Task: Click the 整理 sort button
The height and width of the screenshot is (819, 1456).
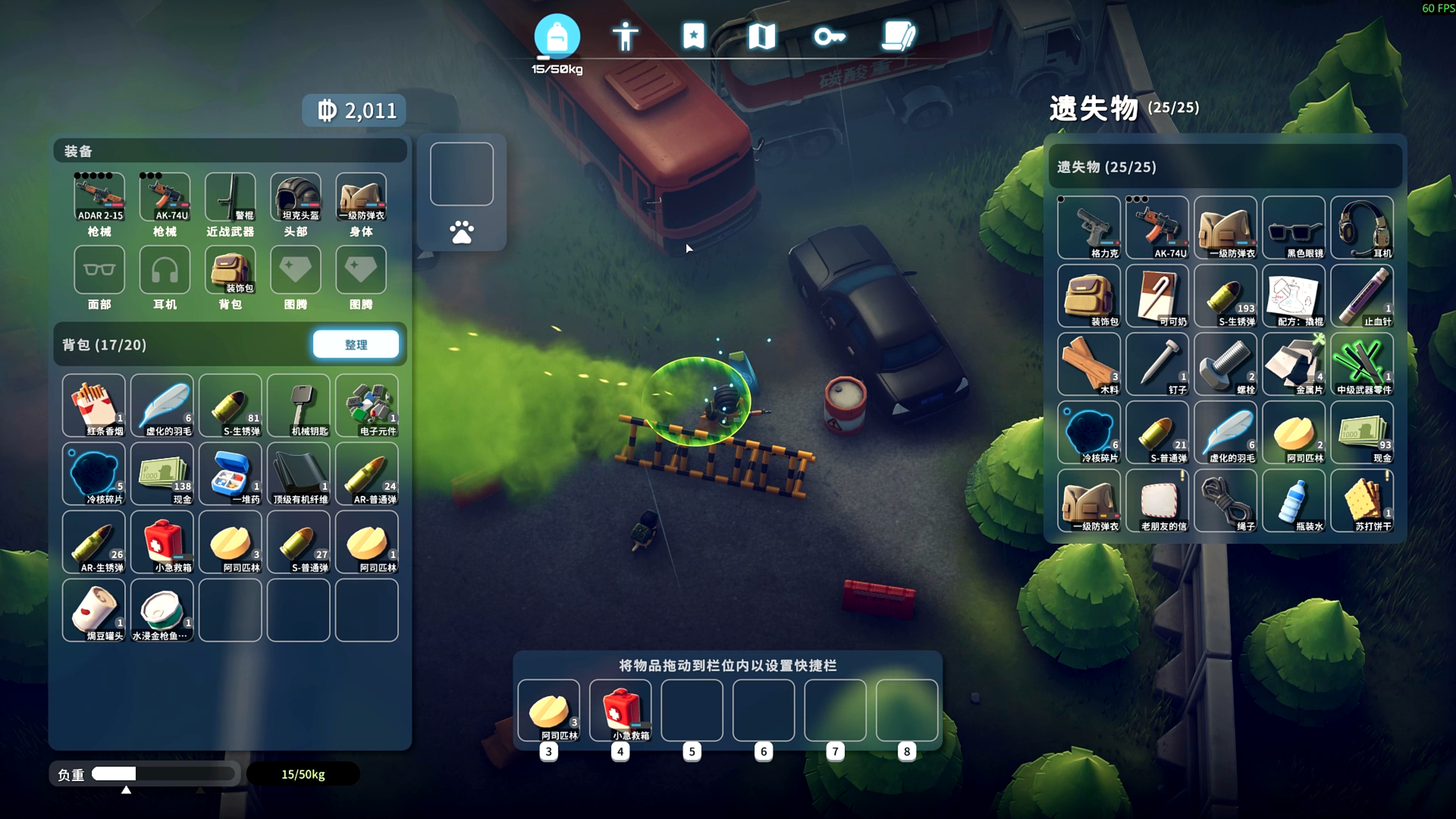Action: [x=356, y=344]
